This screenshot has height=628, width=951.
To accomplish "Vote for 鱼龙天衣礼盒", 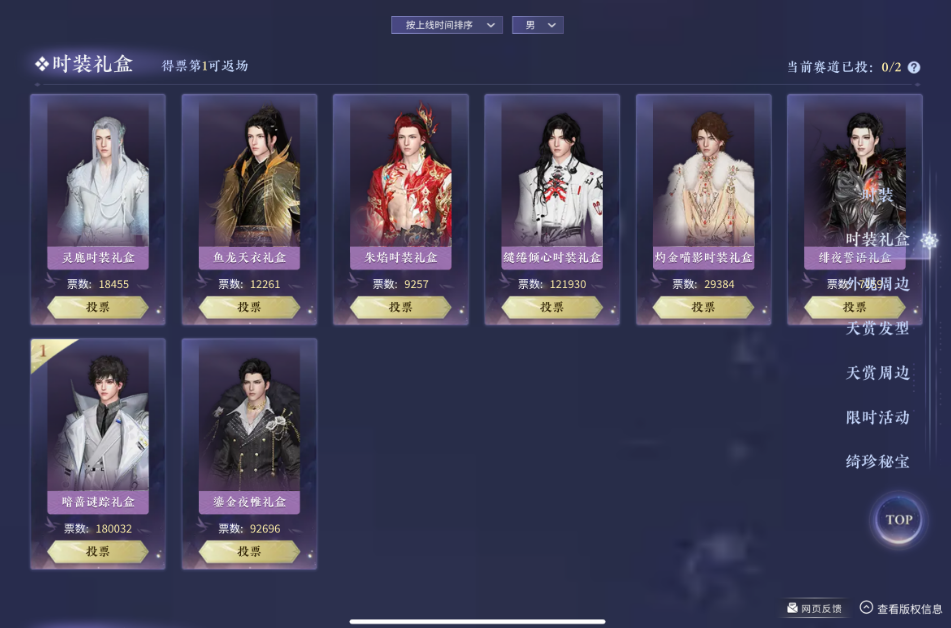I will point(249,307).
